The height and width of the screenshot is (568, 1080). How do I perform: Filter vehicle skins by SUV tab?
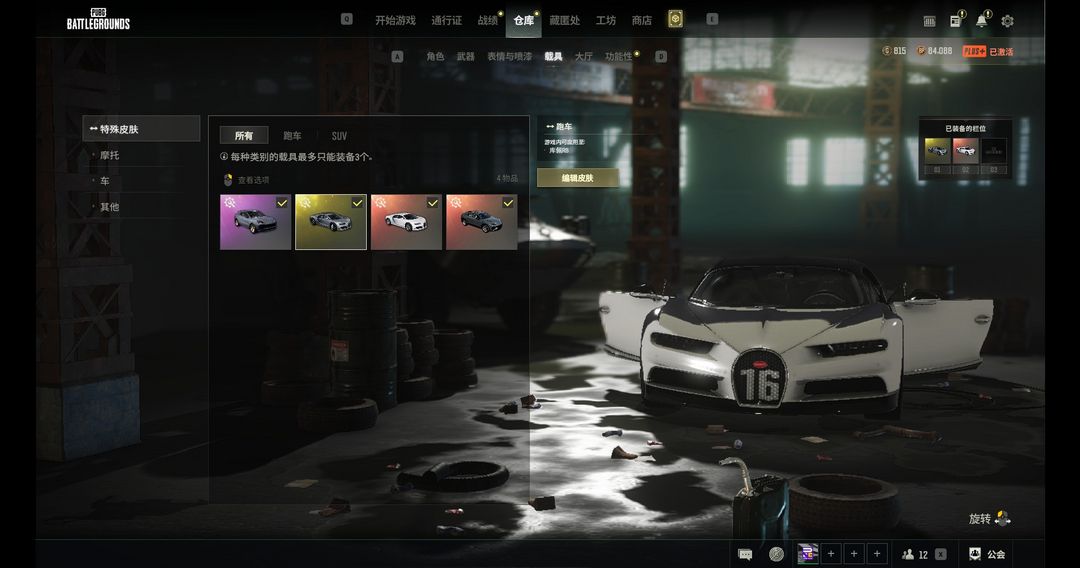[x=339, y=136]
